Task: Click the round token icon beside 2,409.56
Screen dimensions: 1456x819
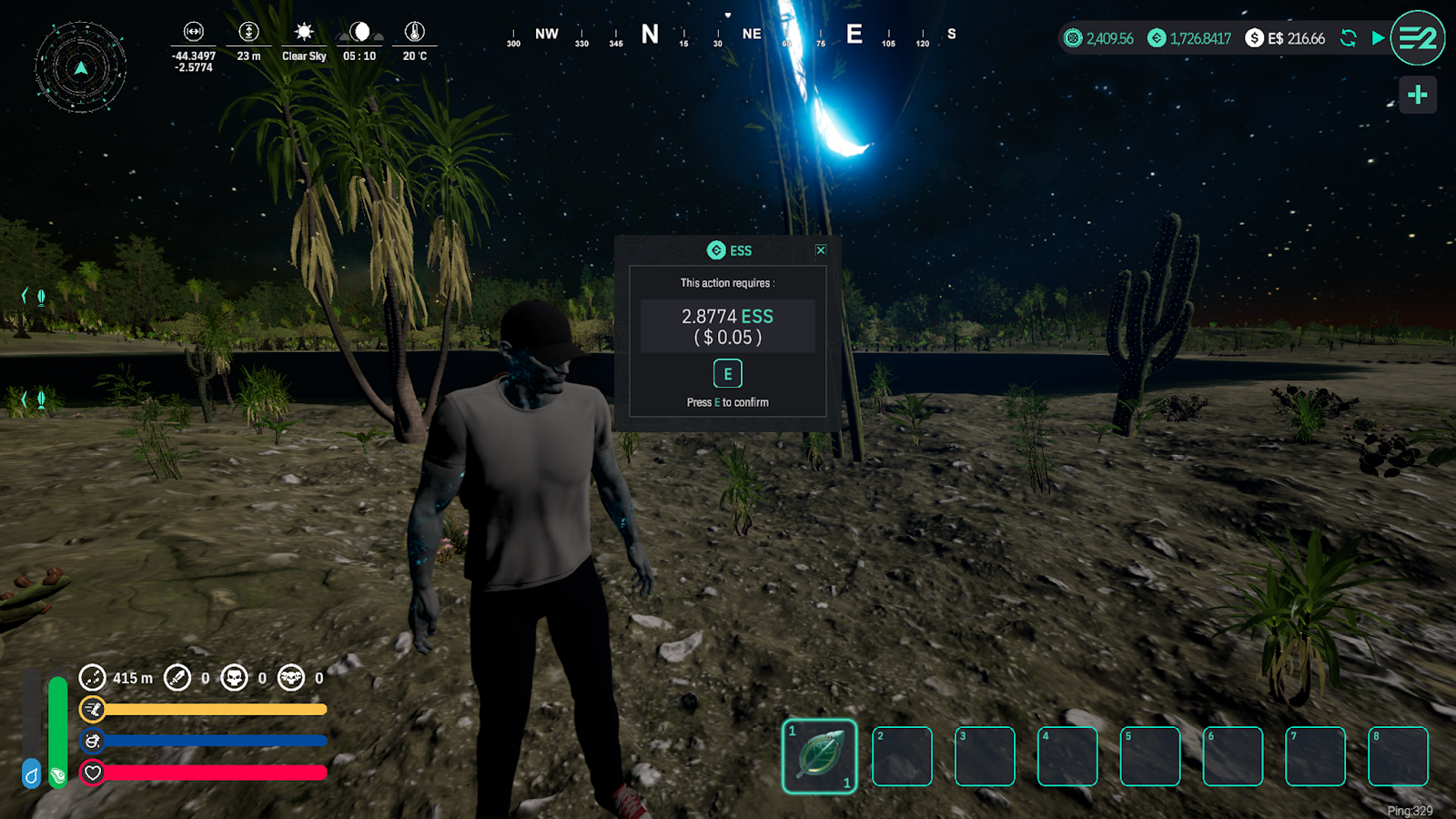Action: tap(1073, 38)
